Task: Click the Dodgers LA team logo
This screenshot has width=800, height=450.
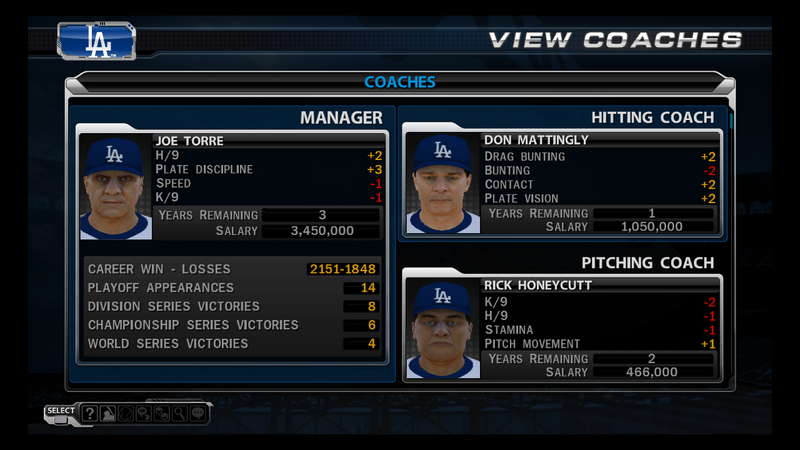Action: tap(98, 39)
